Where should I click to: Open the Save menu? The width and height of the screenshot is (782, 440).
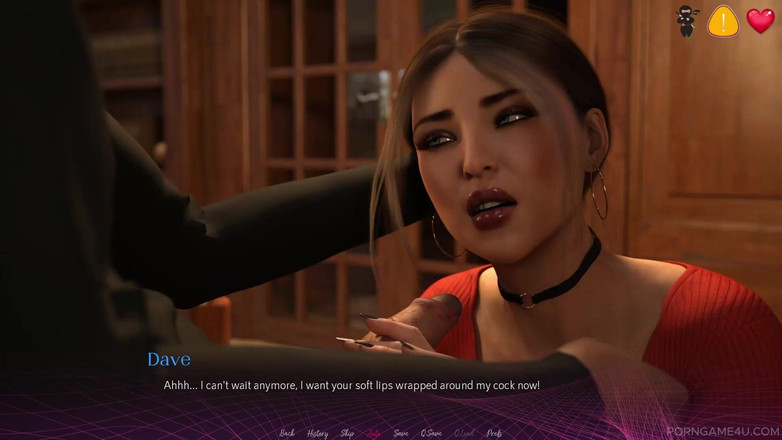pos(400,433)
